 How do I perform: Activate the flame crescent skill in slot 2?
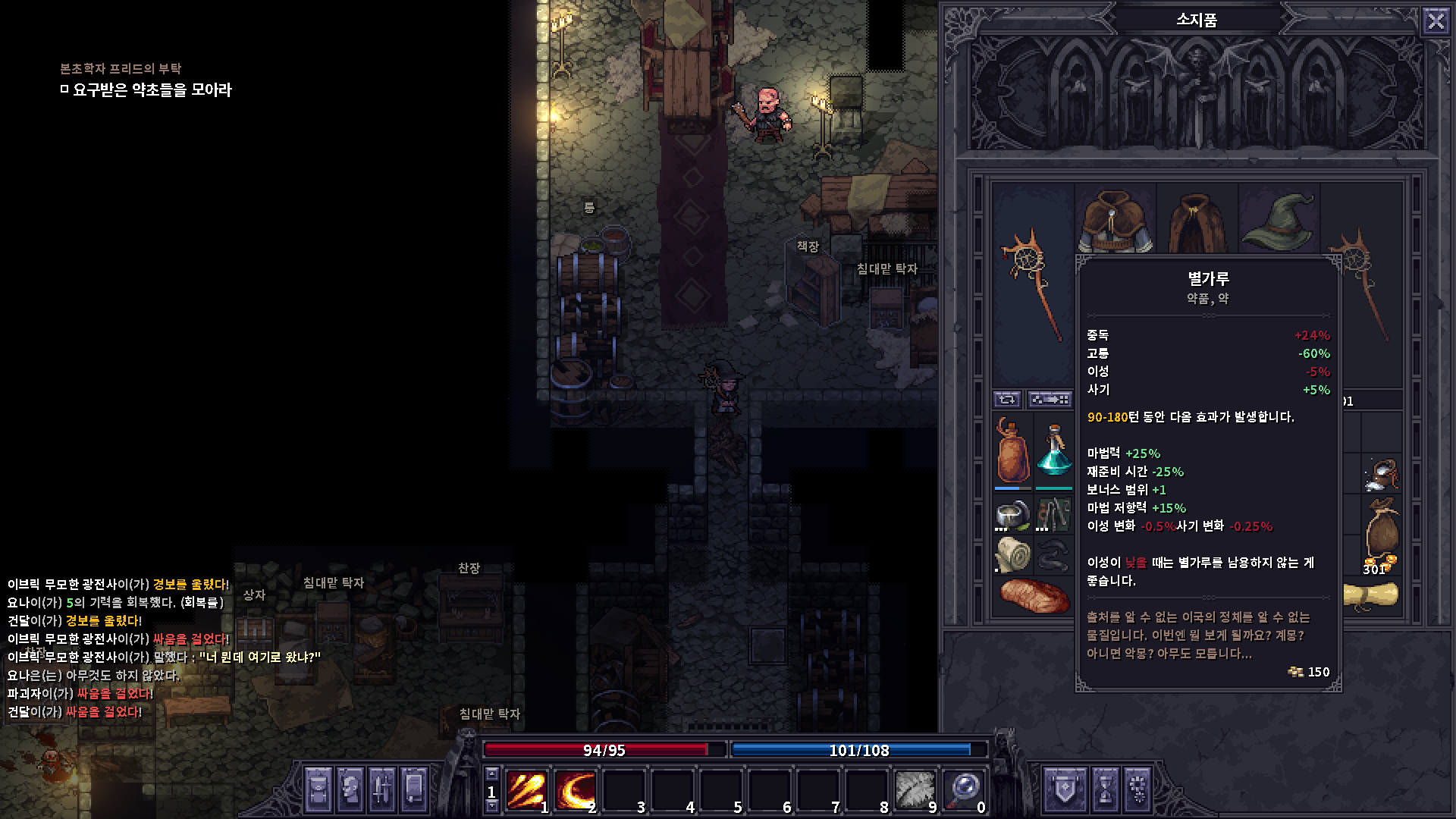point(575,791)
